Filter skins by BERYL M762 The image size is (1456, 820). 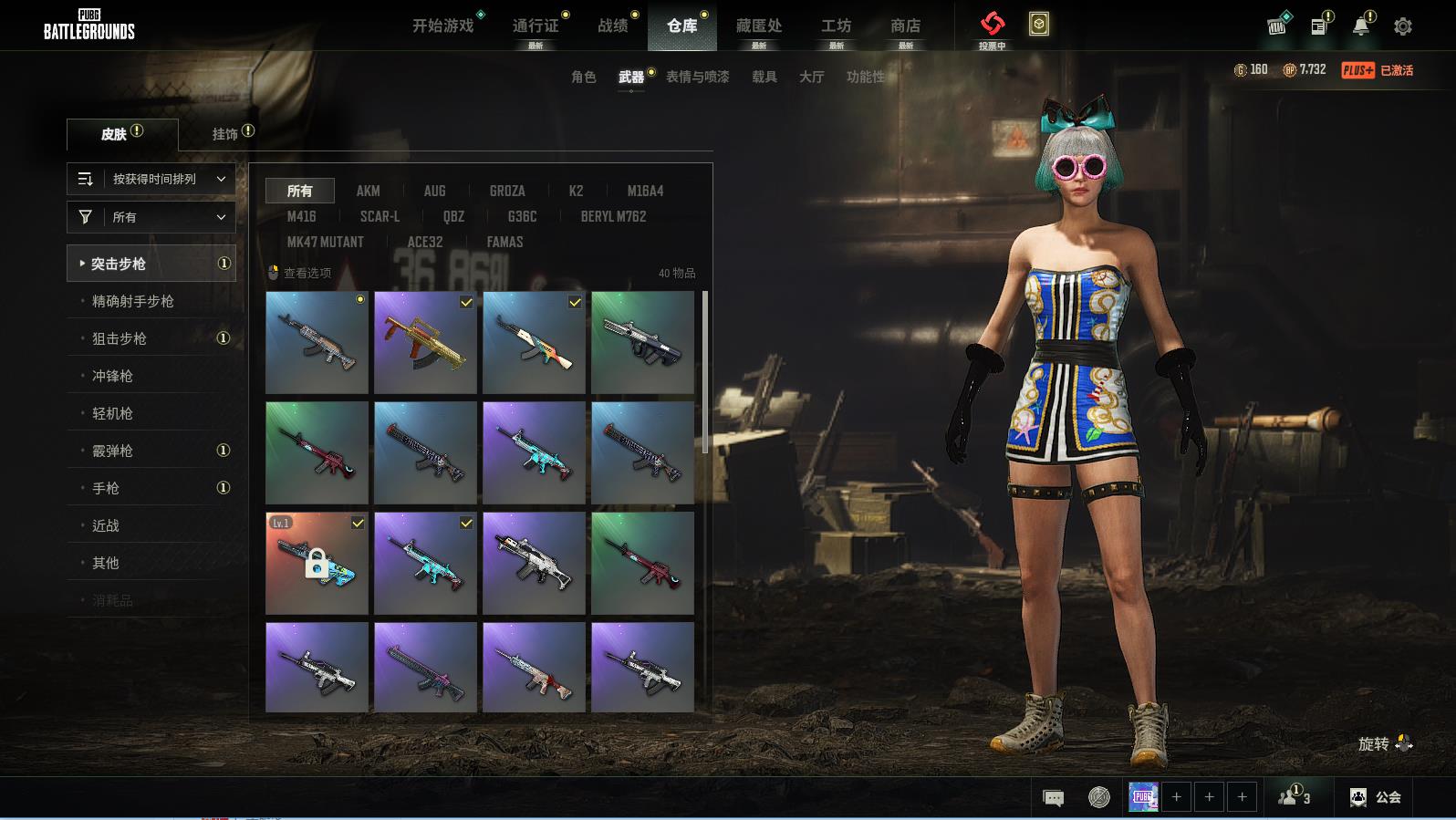[613, 216]
